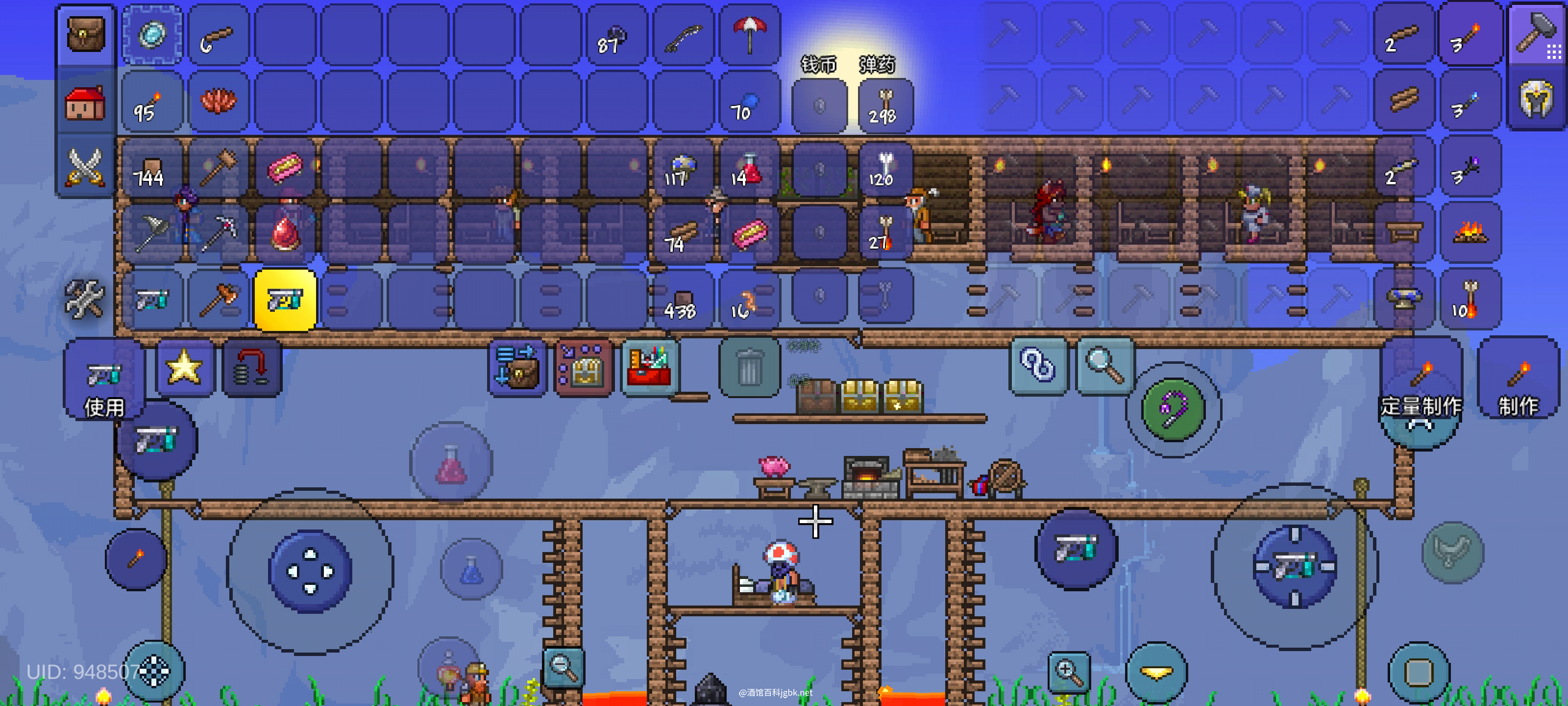1568x706 pixels.
Task: Open the crossed swords equipment tab
Action: [85, 167]
